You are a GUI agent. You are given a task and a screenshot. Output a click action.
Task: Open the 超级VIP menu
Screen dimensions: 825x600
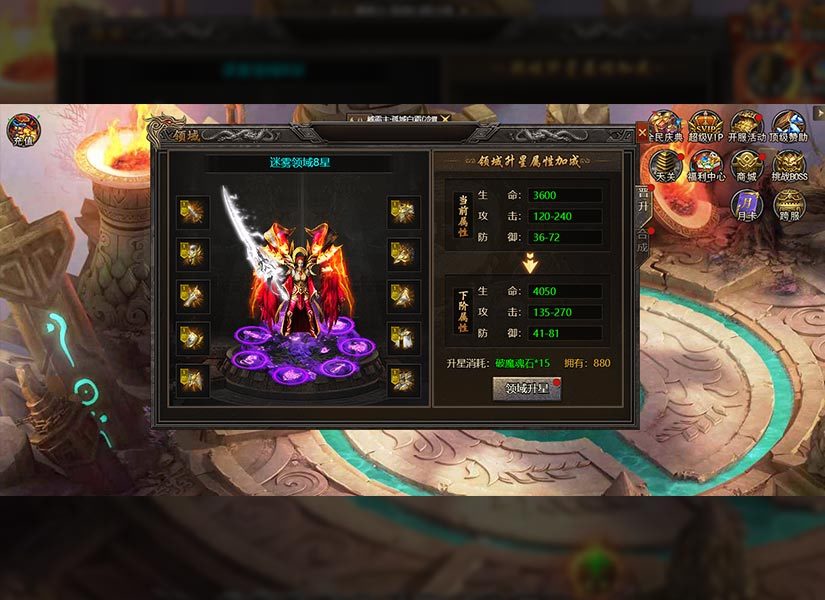click(705, 127)
